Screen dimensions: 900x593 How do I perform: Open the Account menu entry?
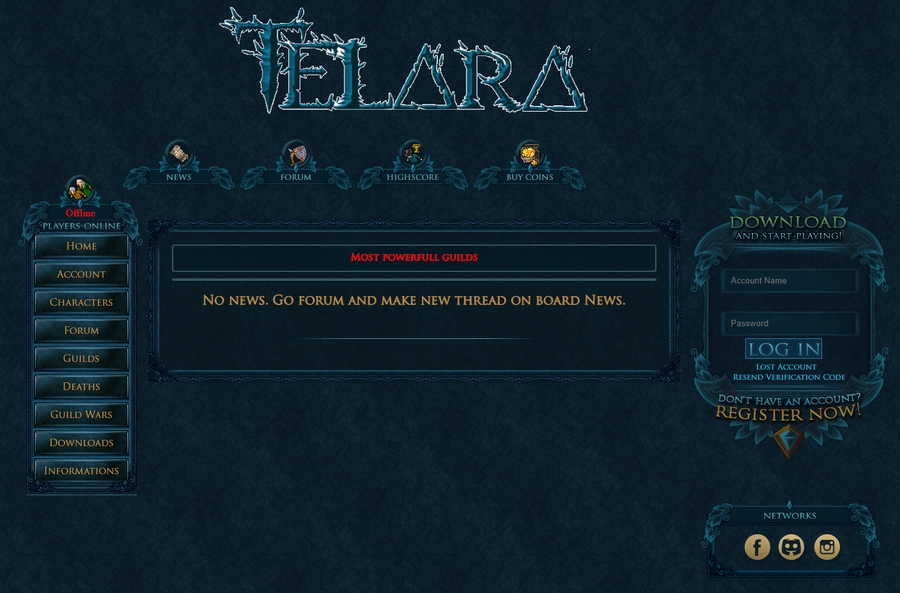click(81, 274)
